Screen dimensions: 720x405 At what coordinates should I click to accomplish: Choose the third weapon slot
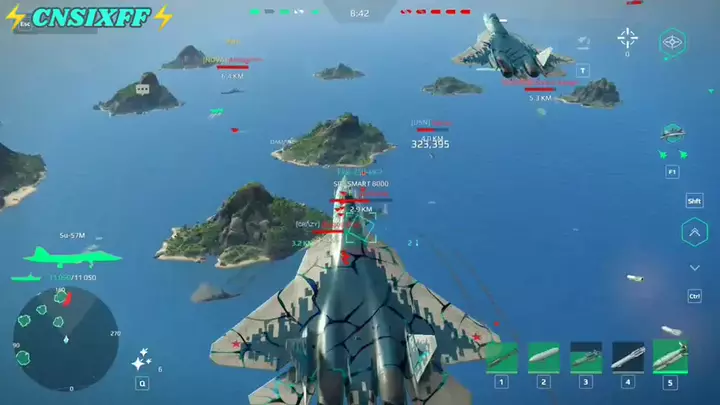pos(585,357)
